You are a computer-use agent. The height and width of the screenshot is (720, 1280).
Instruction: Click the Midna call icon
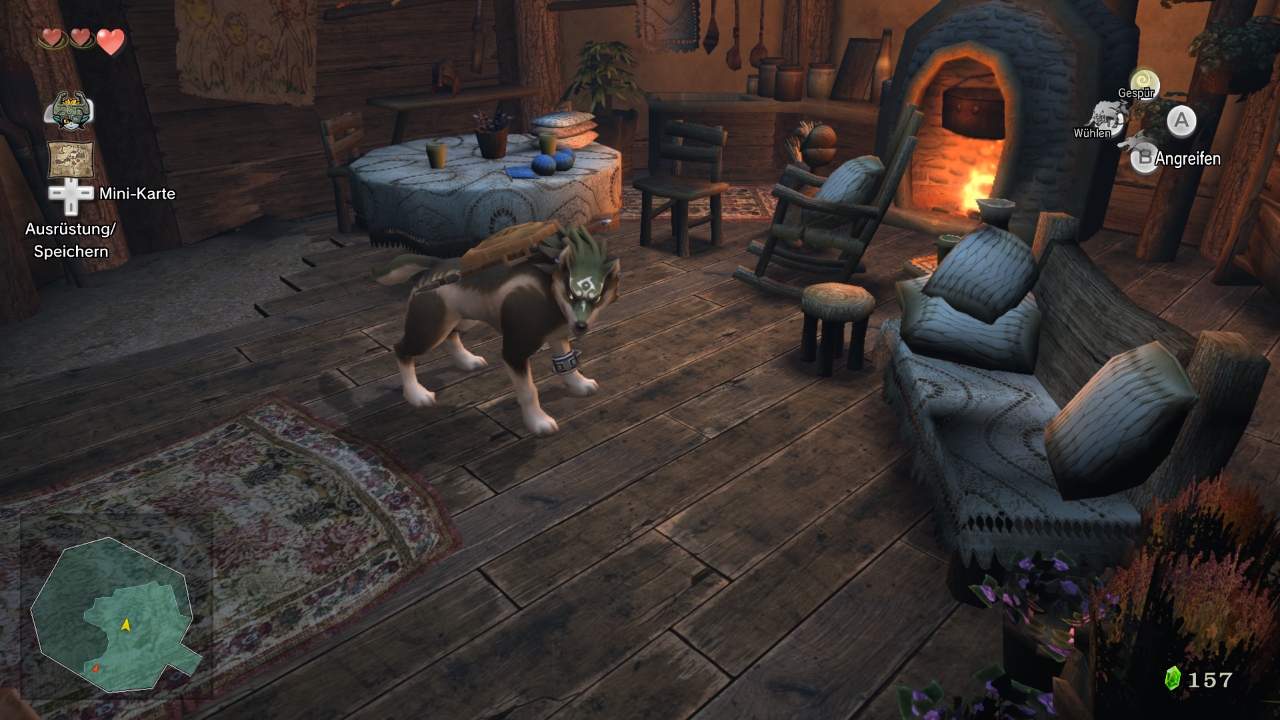(x=69, y=109)
